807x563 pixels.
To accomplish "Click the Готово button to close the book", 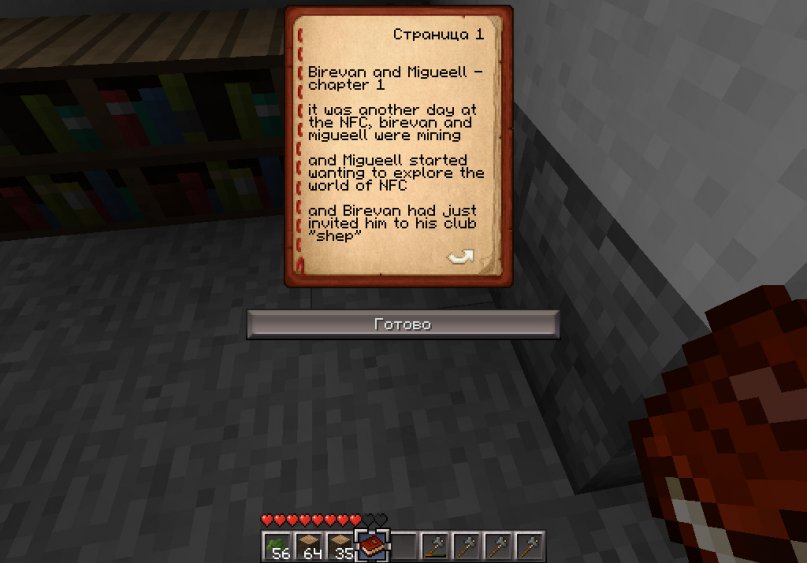I will click(x=402, y=324).
